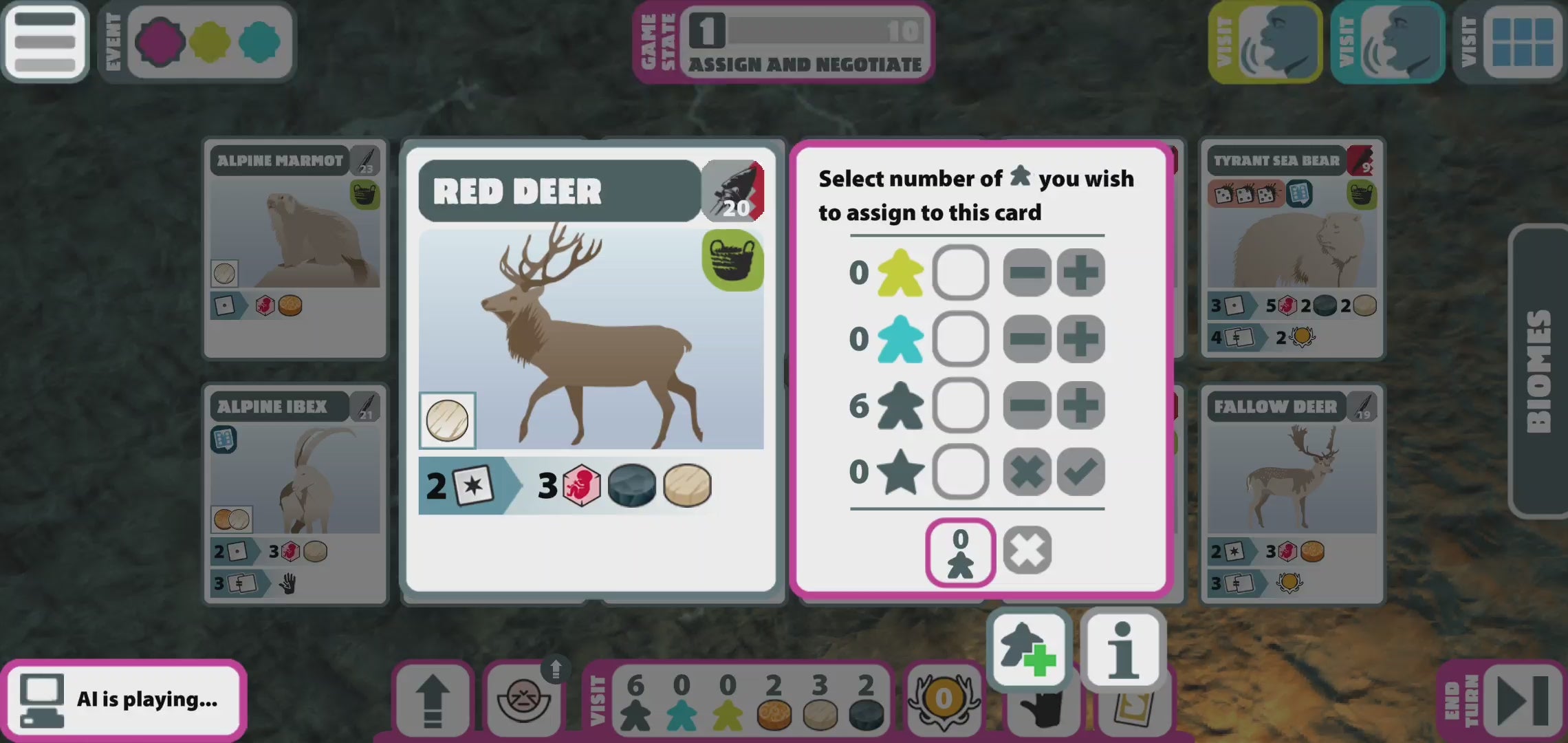Select the Alpine Marmot card
The width and height of the screenshot is (1568, 743).
click(296, 248)
